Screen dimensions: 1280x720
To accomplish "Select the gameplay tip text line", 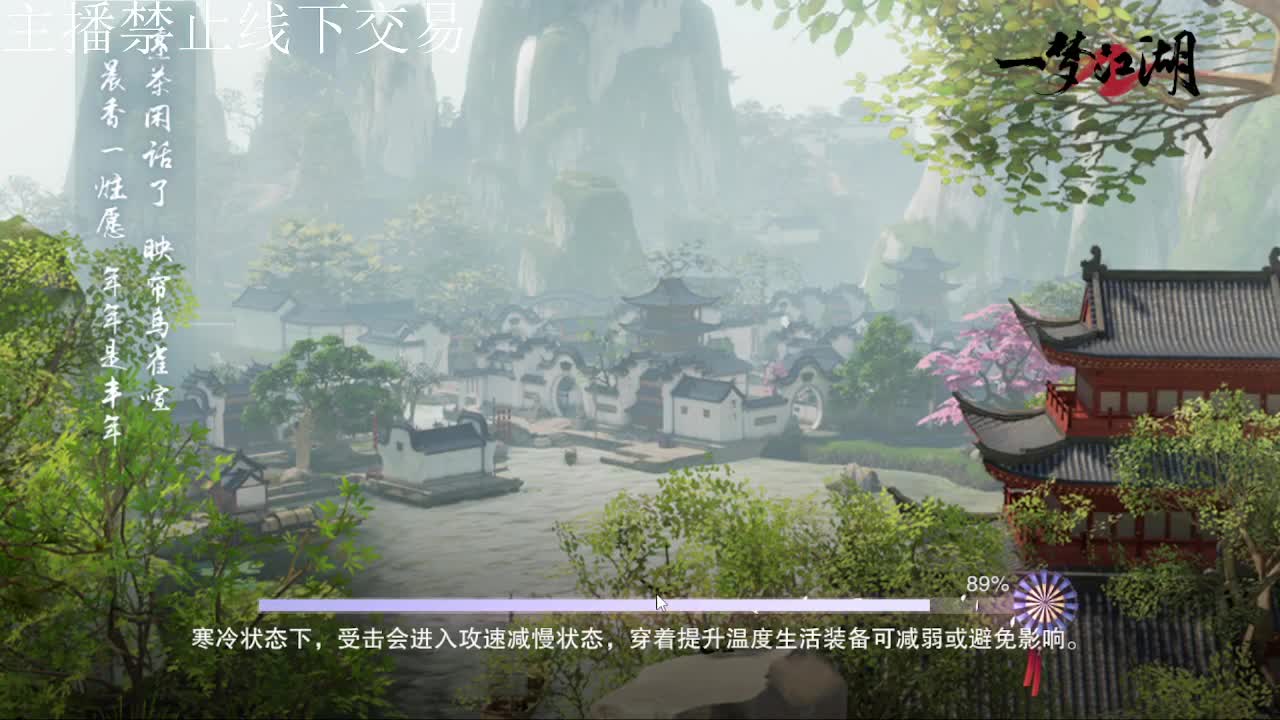I will [640, 634].
